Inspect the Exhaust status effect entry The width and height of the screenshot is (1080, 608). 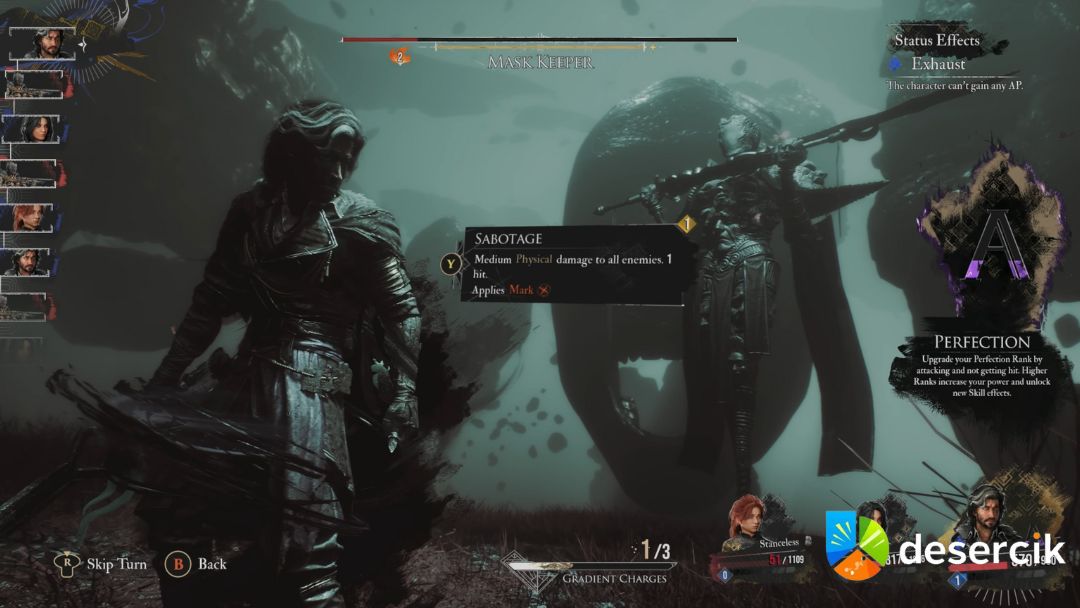pyautogui.click(x=937, y=64)
